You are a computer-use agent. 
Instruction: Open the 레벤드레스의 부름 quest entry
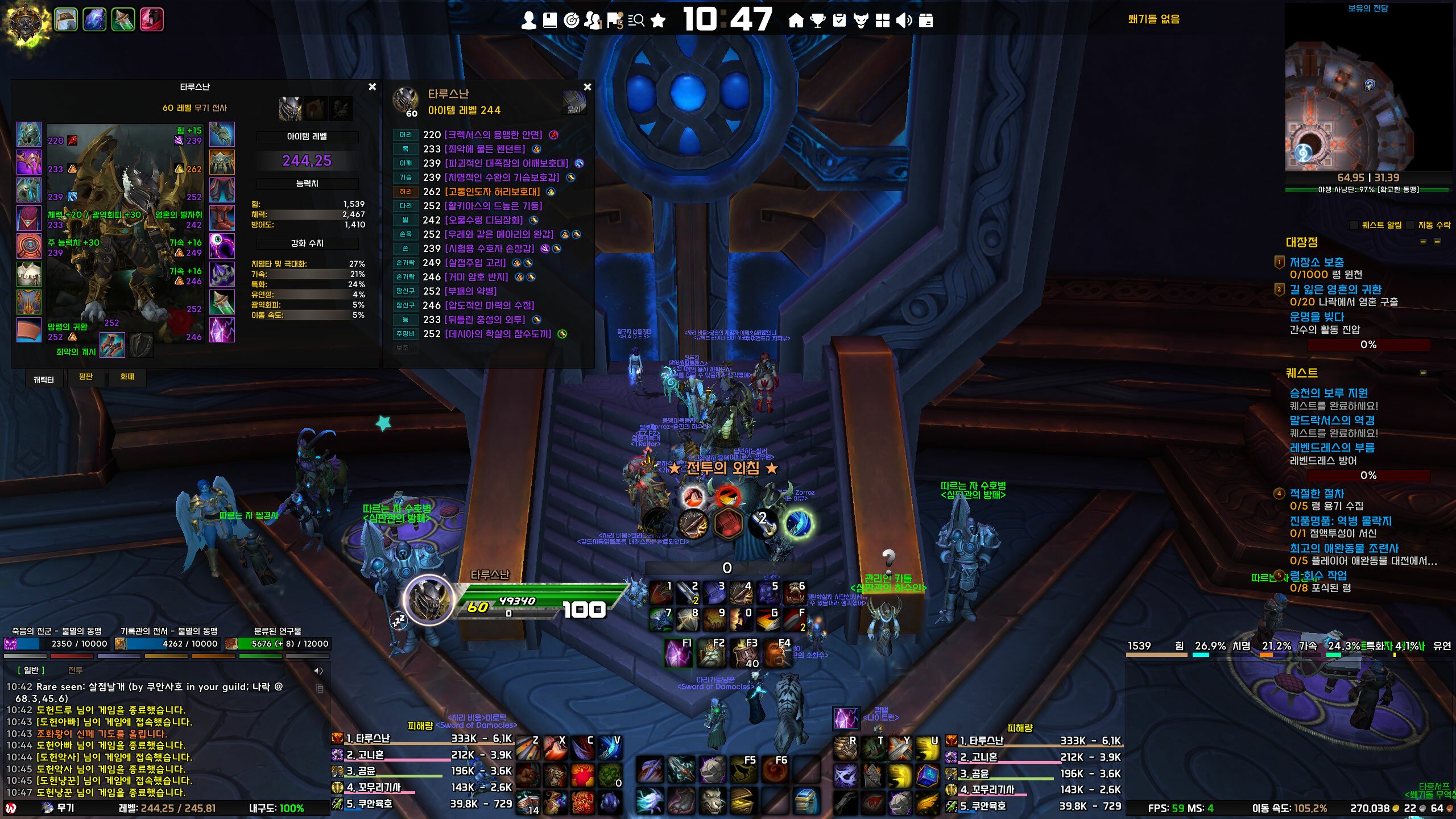pyautogui.click(x=1331, y=448)
